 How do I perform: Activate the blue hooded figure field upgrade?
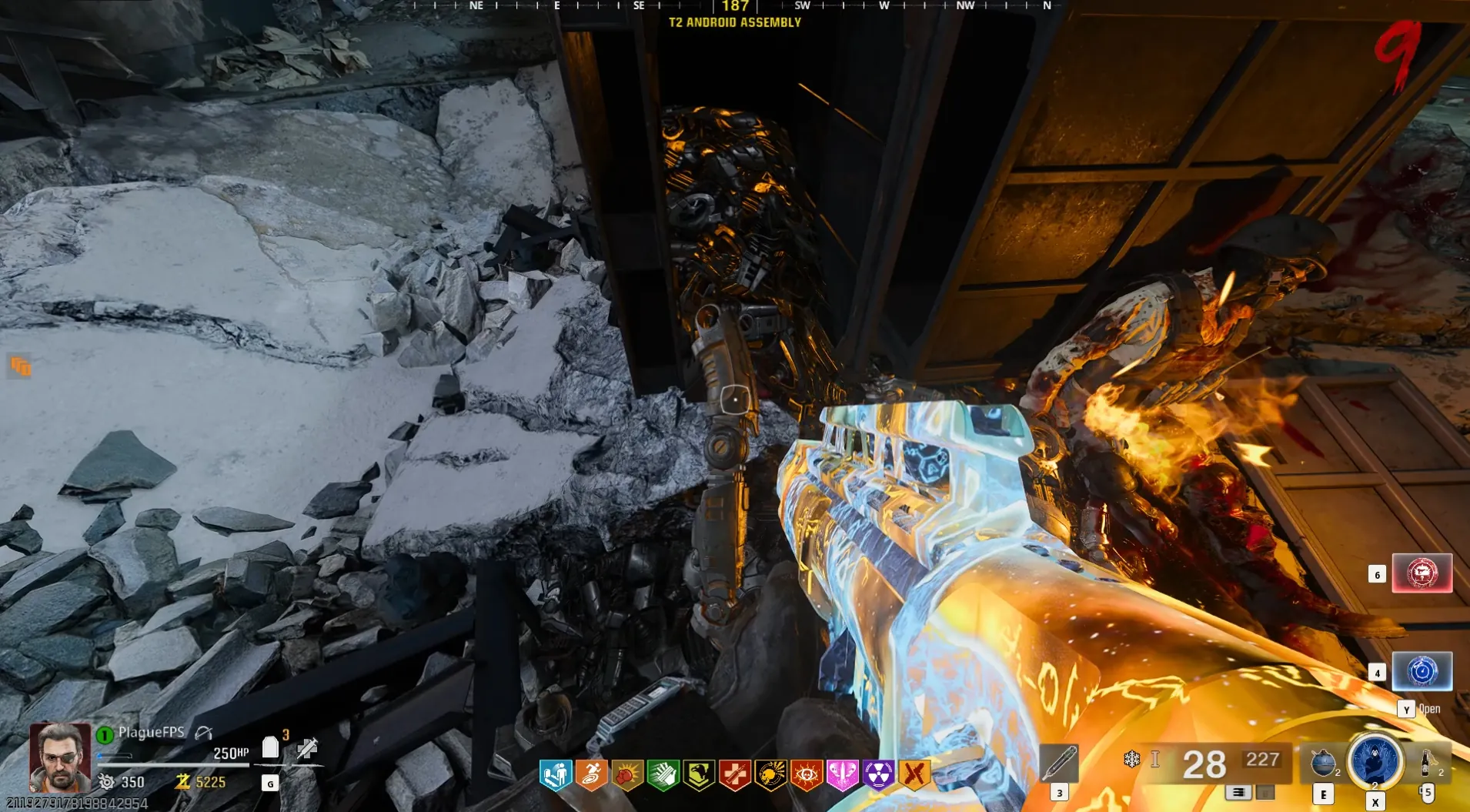(1375, 760)
